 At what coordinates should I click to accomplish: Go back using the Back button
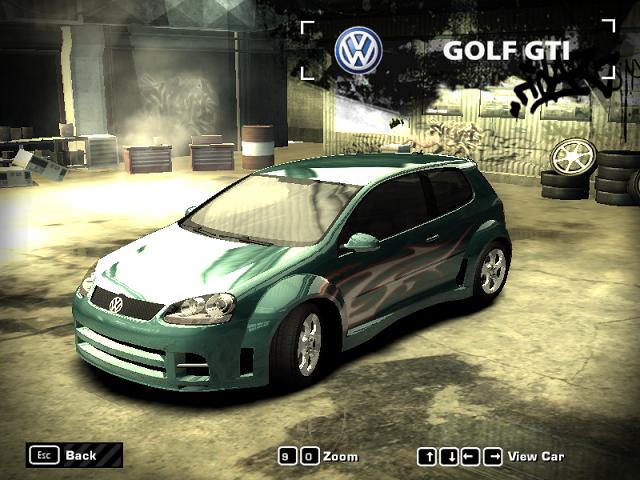point(74,455)
